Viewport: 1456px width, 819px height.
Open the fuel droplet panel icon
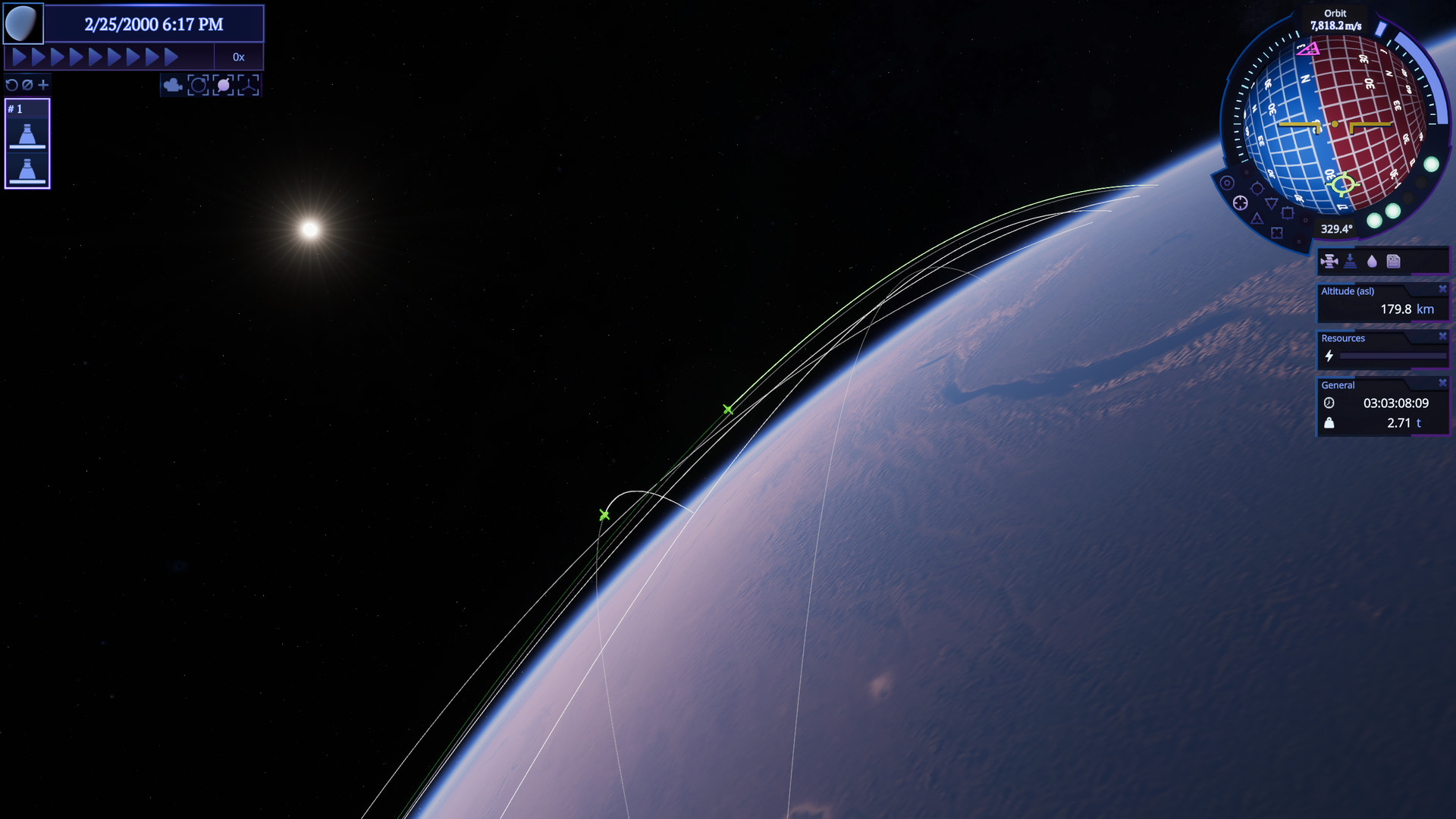tap(1373, 261)
